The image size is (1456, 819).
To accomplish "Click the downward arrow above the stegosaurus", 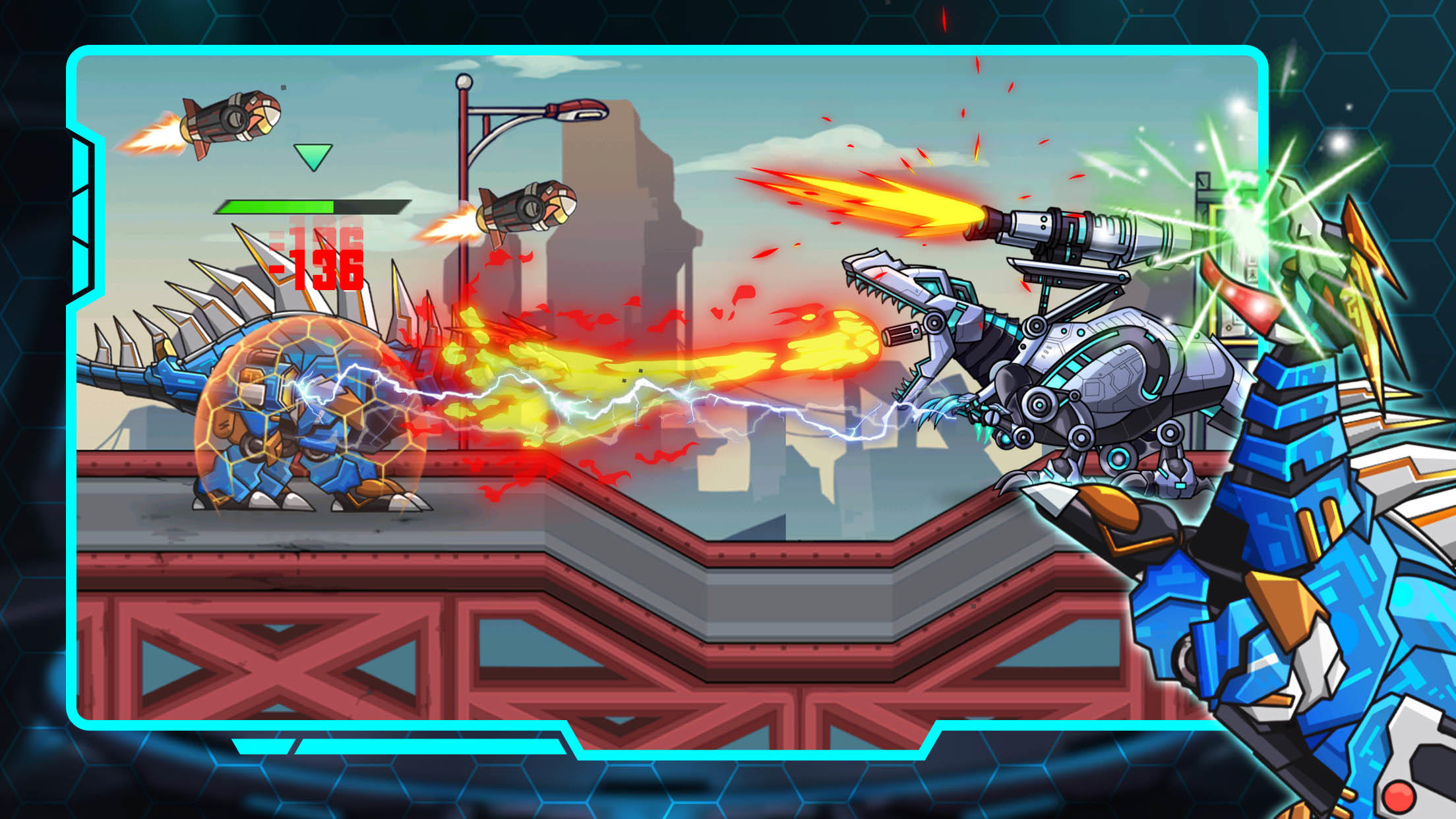I will pos(313,156).
